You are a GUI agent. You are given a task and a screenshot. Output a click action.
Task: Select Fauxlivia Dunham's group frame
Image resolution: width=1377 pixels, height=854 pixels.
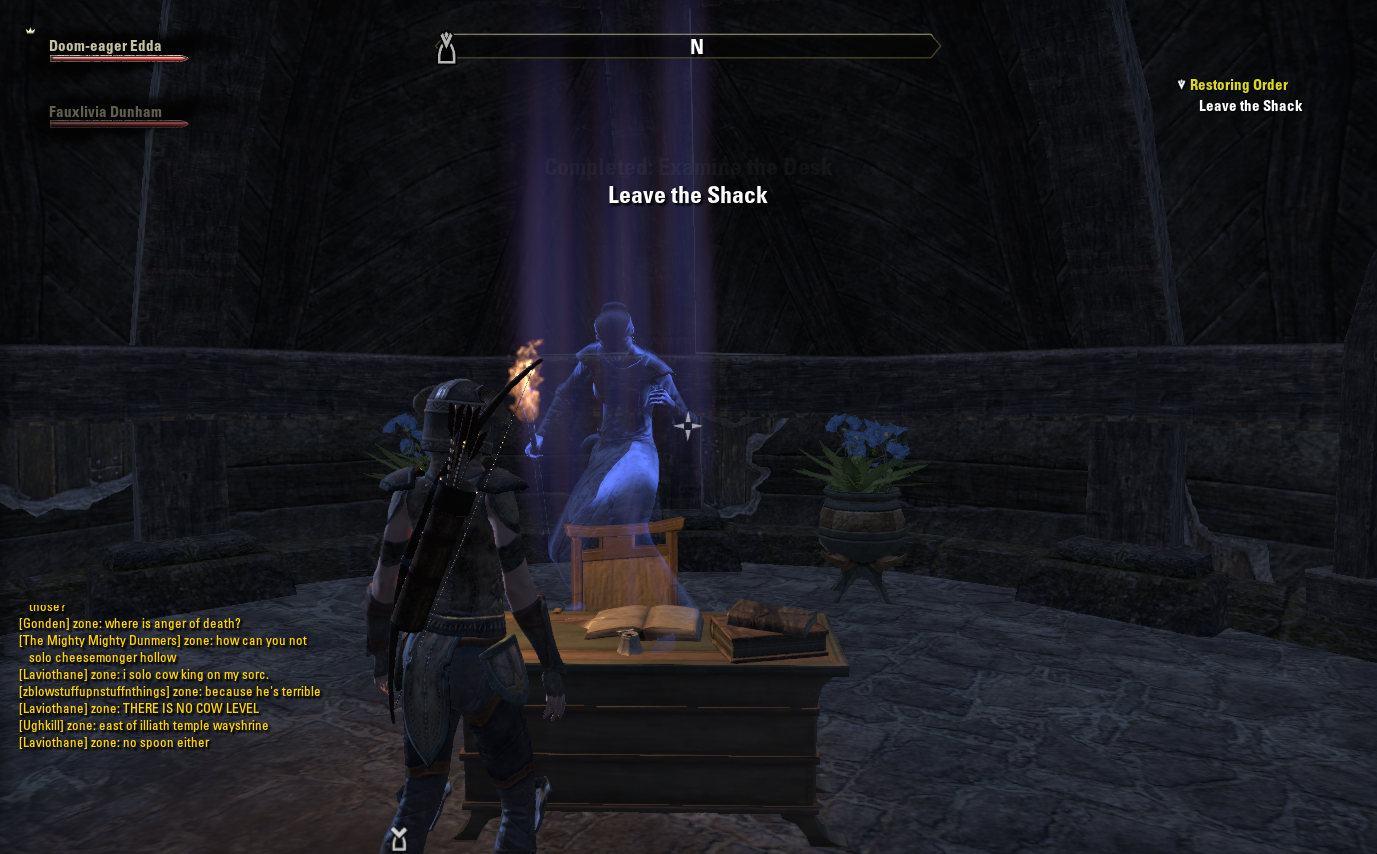pos(106,113)
